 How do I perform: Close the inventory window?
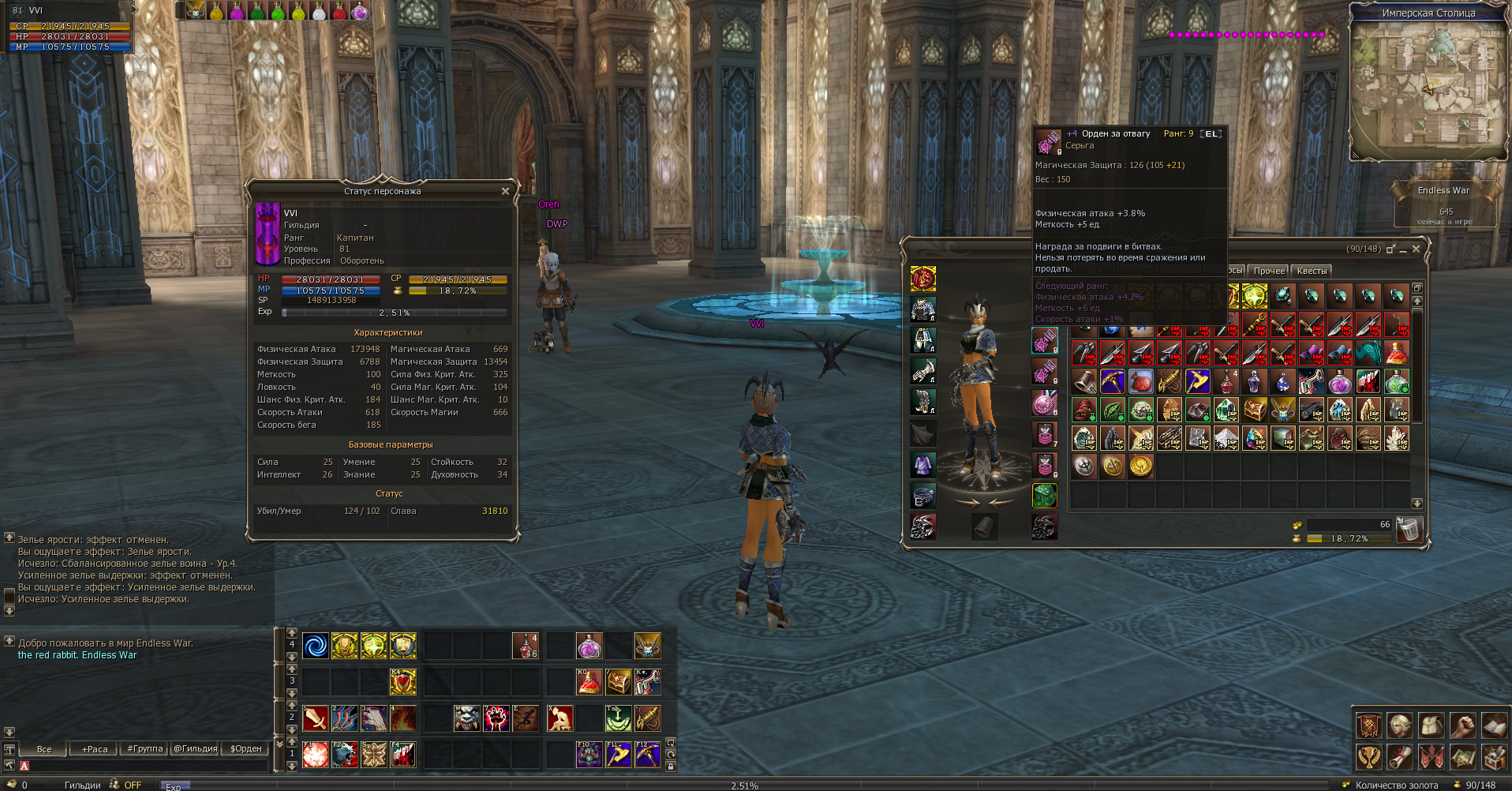[1416, 249]
